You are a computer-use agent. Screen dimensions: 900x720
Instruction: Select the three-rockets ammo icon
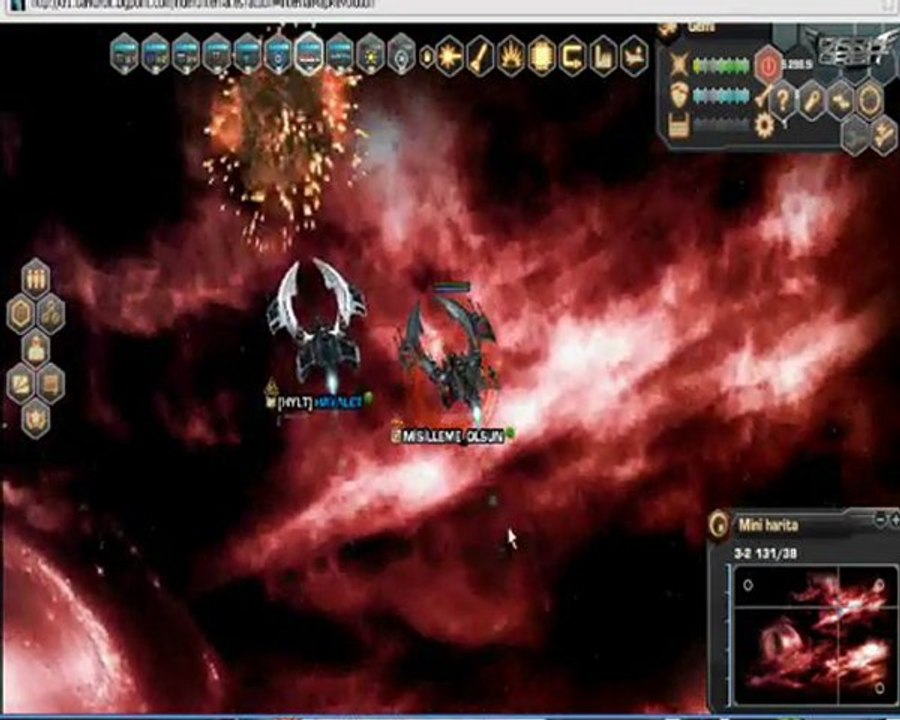36,277
